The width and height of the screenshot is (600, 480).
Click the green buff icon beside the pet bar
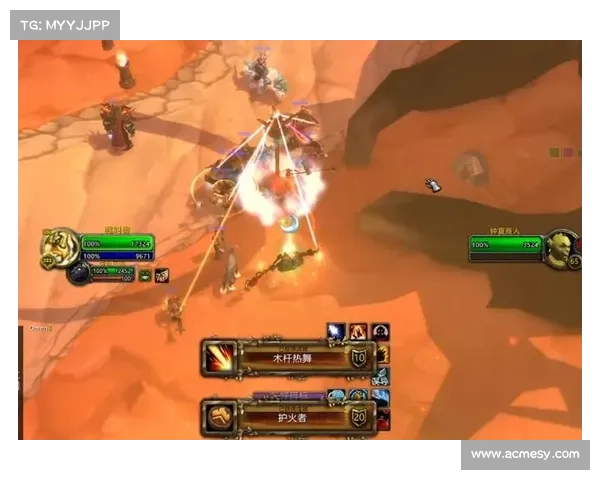(145, 275)
